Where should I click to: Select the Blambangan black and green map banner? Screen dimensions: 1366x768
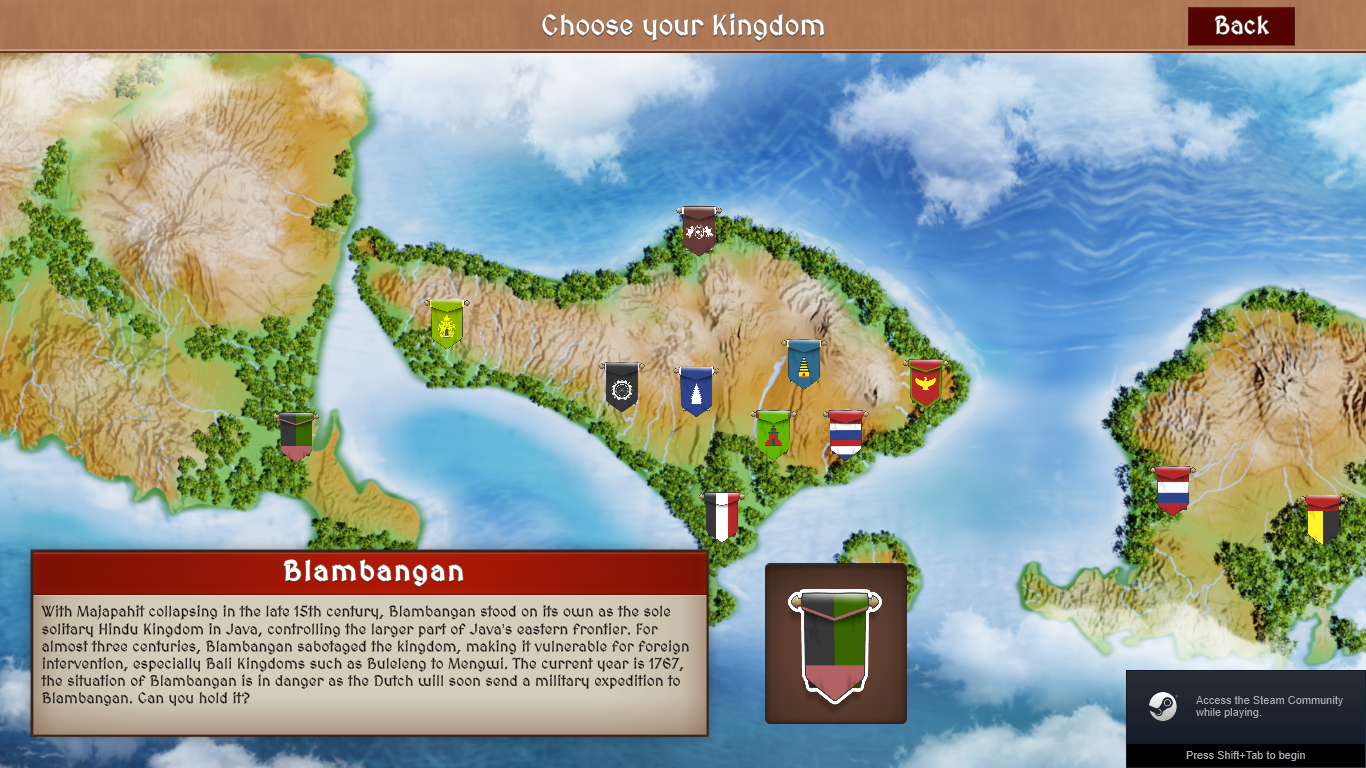click(295, 436)
